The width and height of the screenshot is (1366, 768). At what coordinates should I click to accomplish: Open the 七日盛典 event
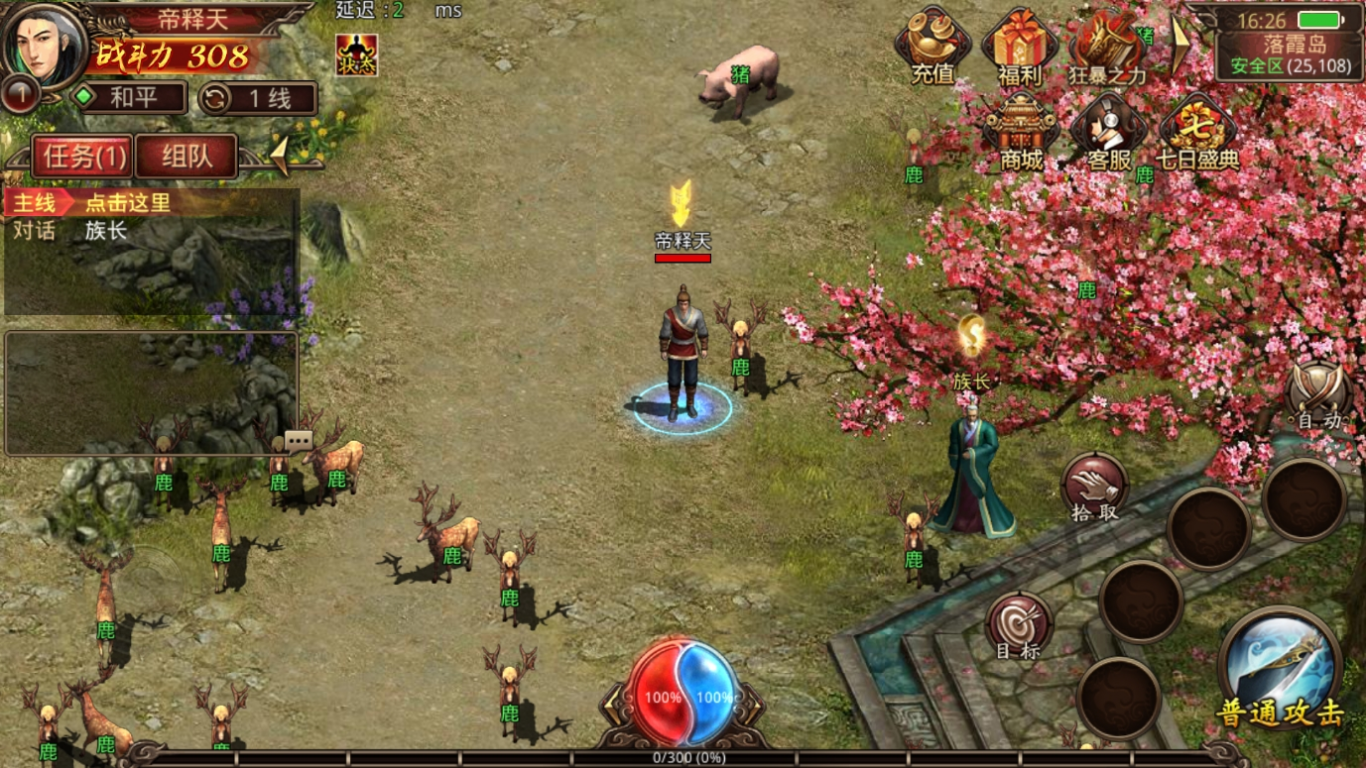[x=1197, y=132]
